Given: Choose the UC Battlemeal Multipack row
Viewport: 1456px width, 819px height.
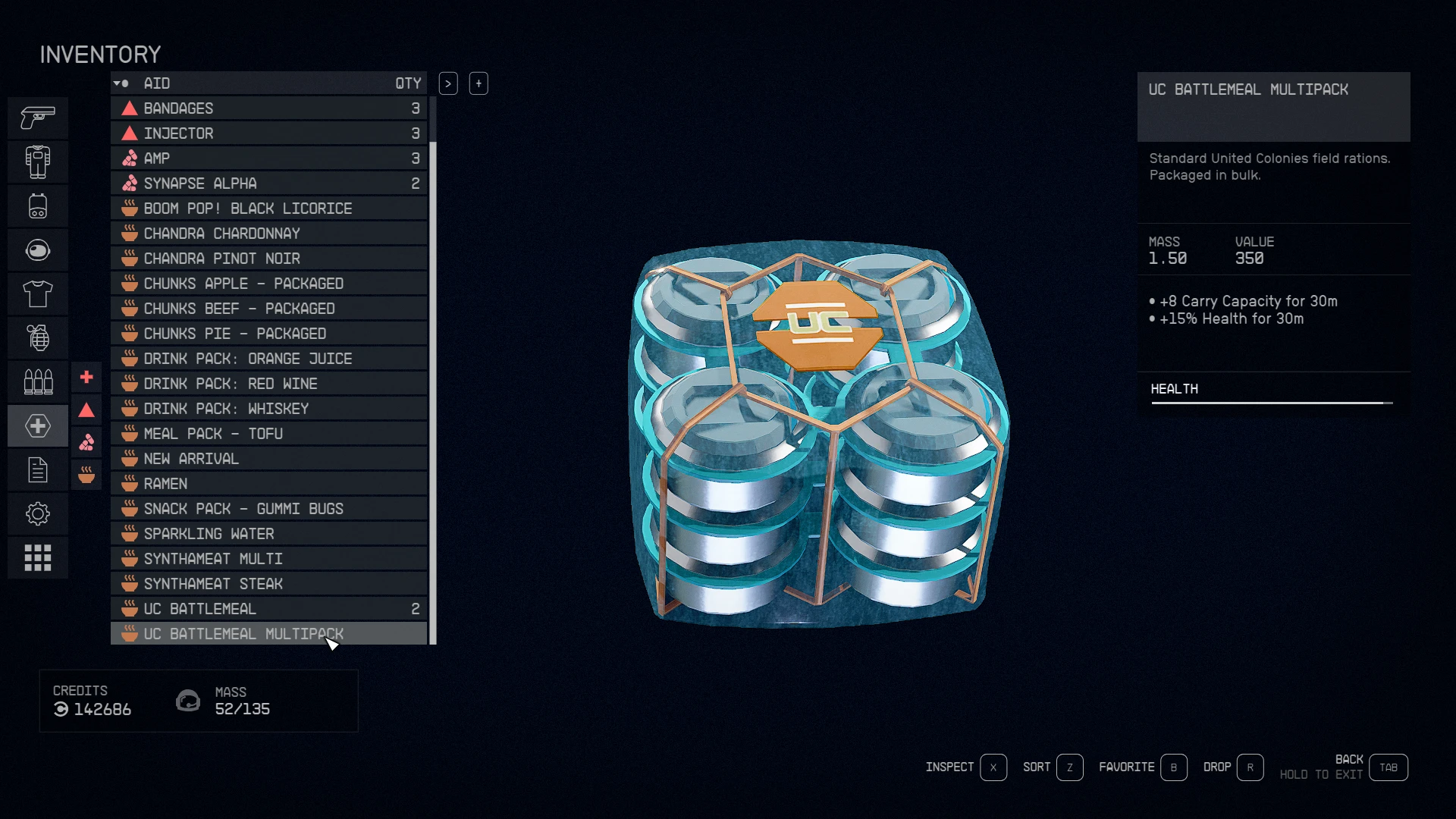Looking at the screenshot, I should pyautogui.click(x=269, y=634).
